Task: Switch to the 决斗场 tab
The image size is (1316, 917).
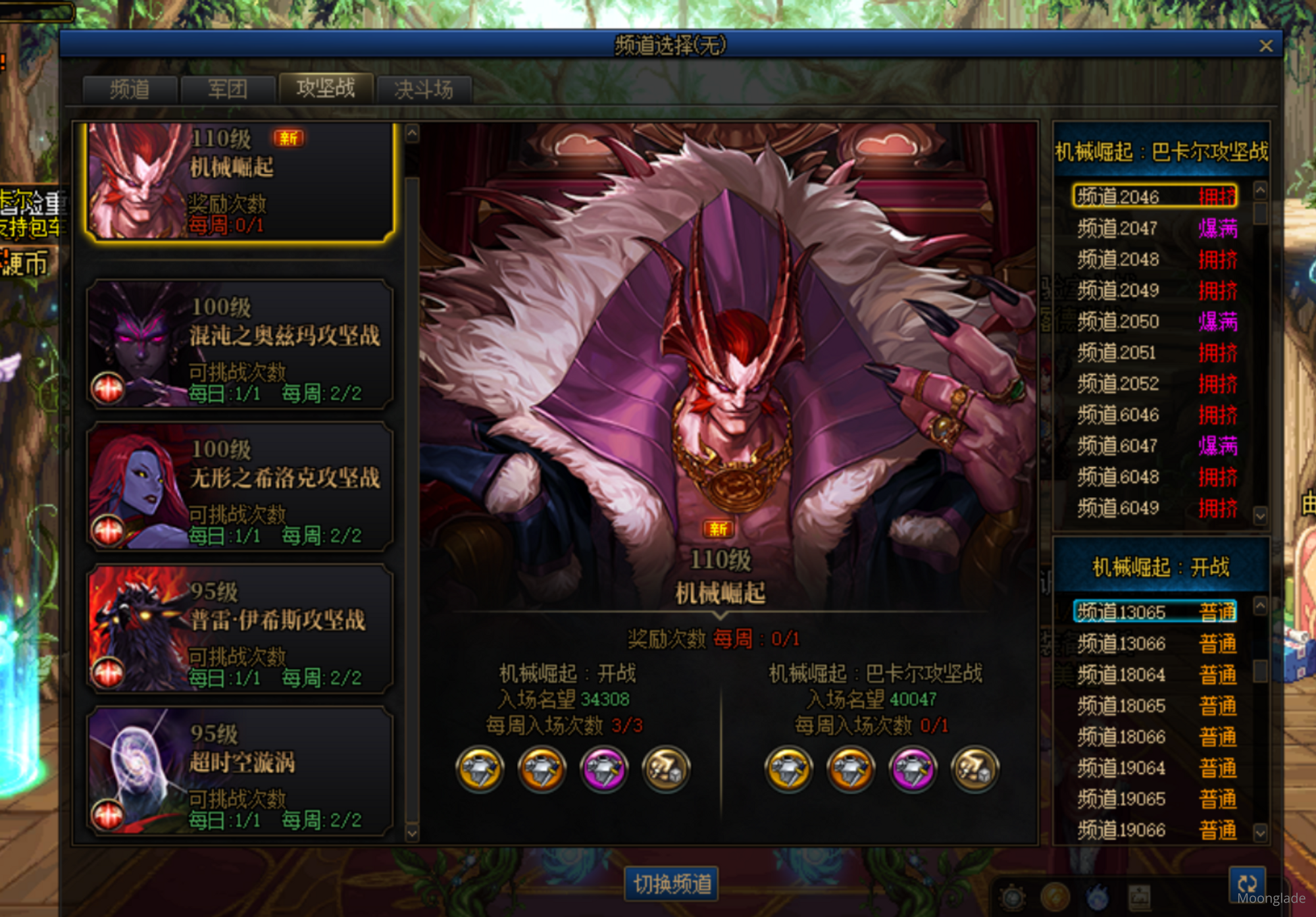Action: pos(424,90)
